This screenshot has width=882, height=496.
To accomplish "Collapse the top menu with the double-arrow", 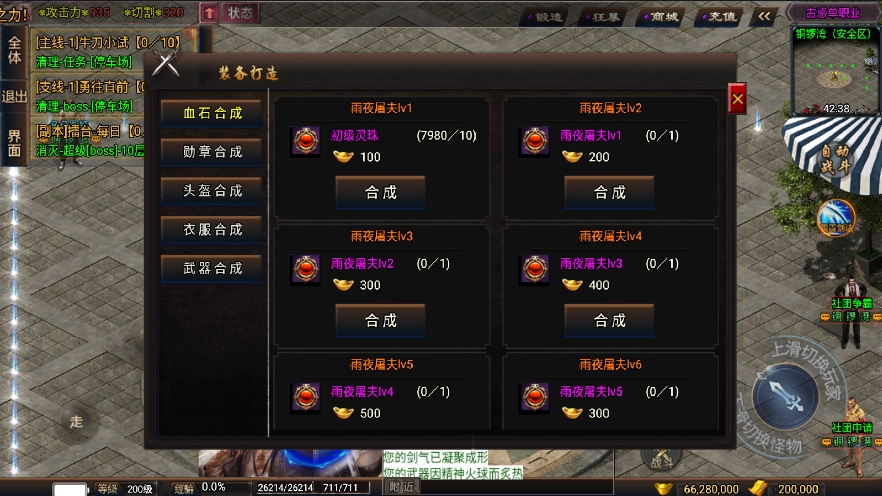I will pos(764,16).
